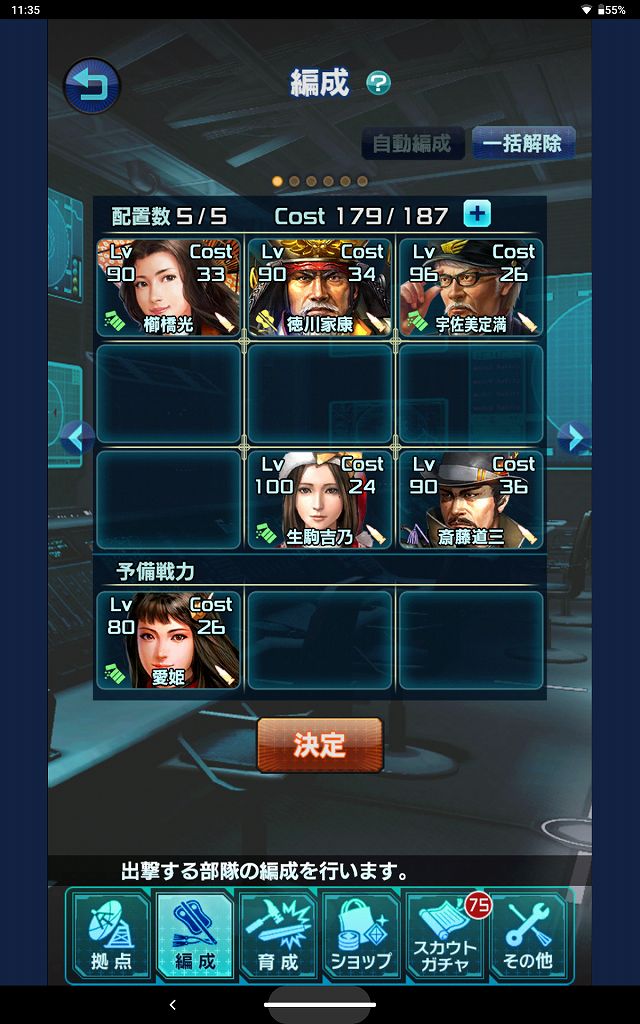Confirm formation with the 決定 button

coord(320,745)
